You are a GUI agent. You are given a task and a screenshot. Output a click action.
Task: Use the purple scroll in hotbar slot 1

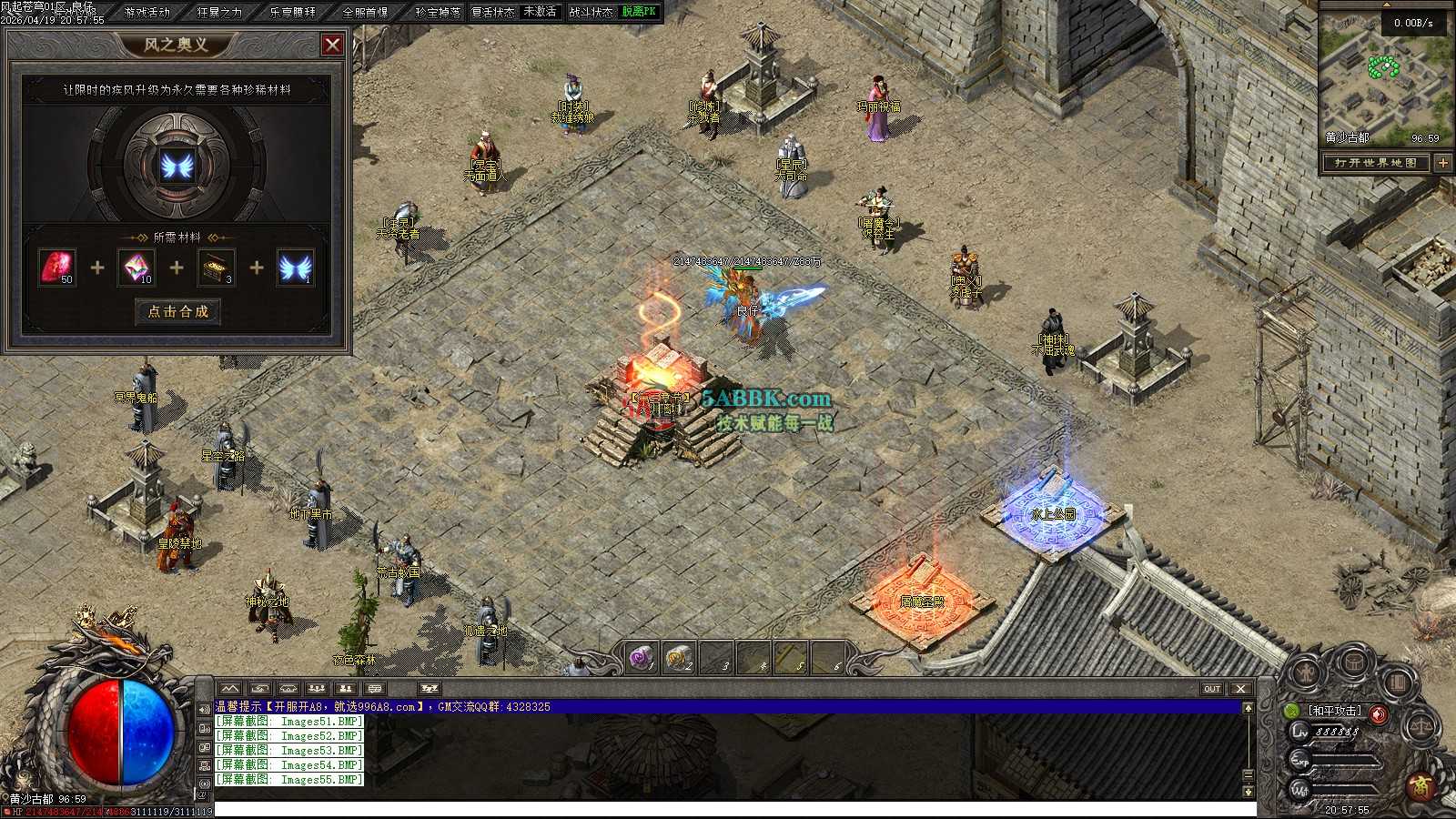click(x=642, y=657)
